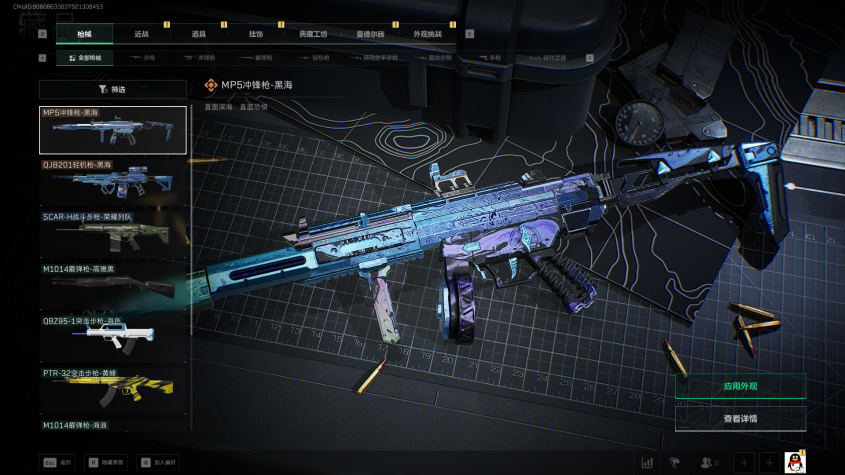Viewport: 845px width, 475px height.
Task: Open the 外观挑战 appearance challenge tab
Action: pyautogui.click(x=427, y=34)
